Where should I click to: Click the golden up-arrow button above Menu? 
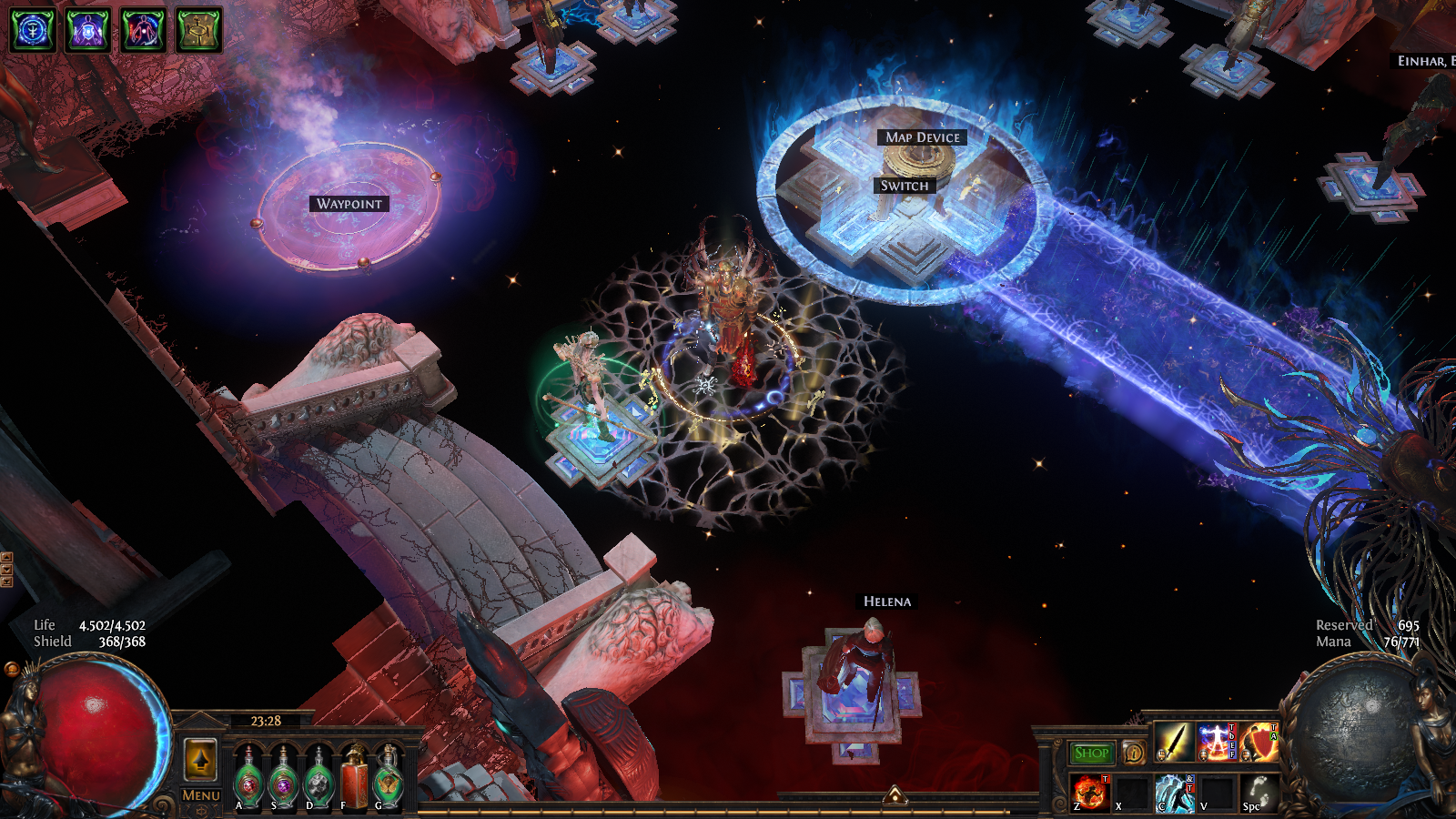coord(200,758)
